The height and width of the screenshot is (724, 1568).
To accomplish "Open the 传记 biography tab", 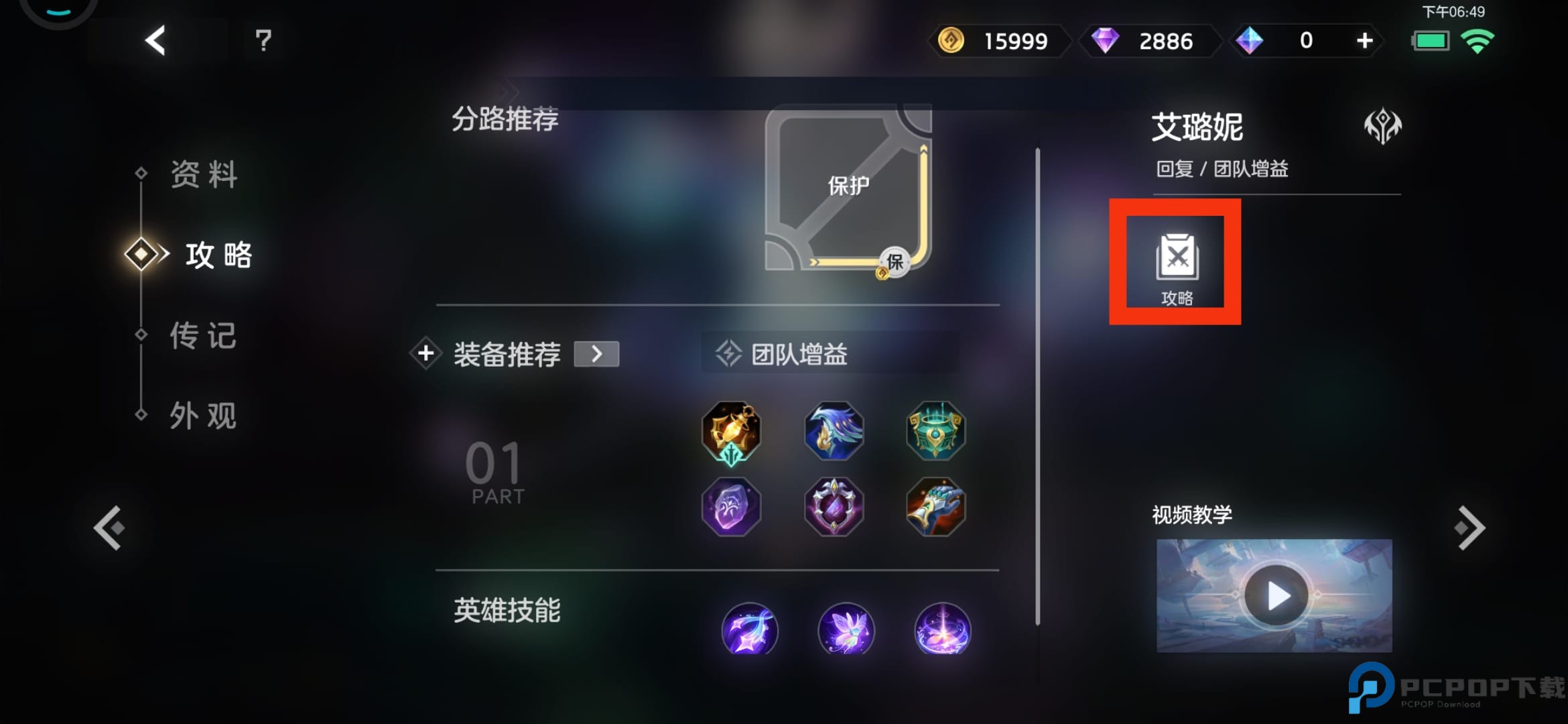I will pos(203,335).
